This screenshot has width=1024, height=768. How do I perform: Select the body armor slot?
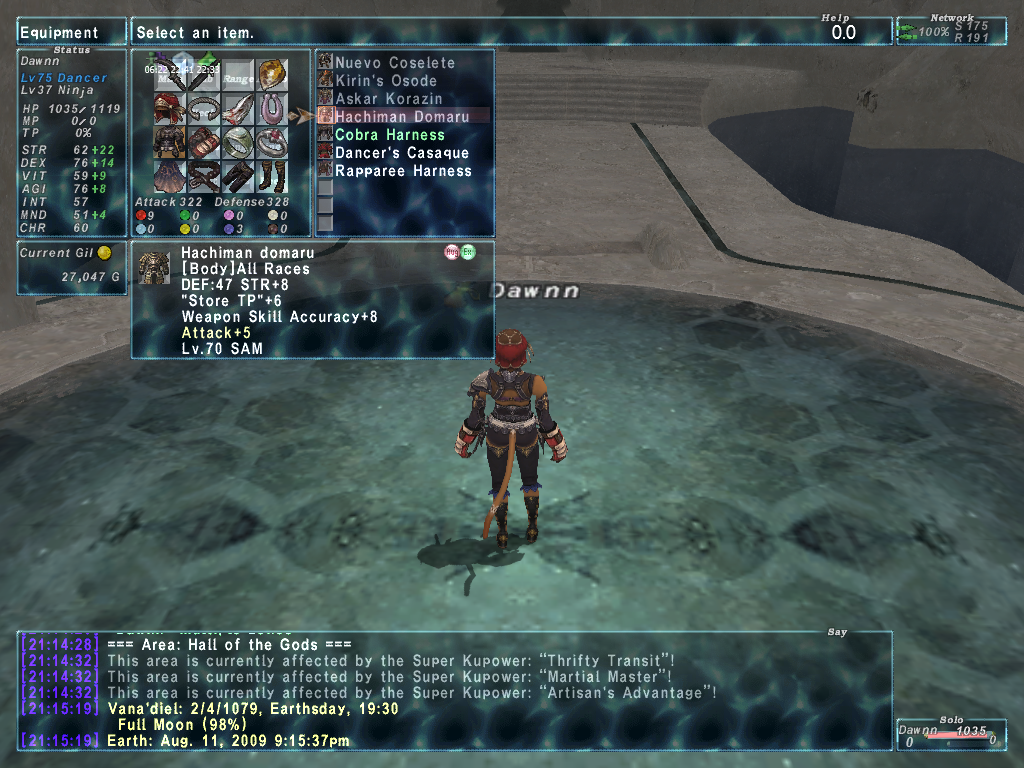169,142
